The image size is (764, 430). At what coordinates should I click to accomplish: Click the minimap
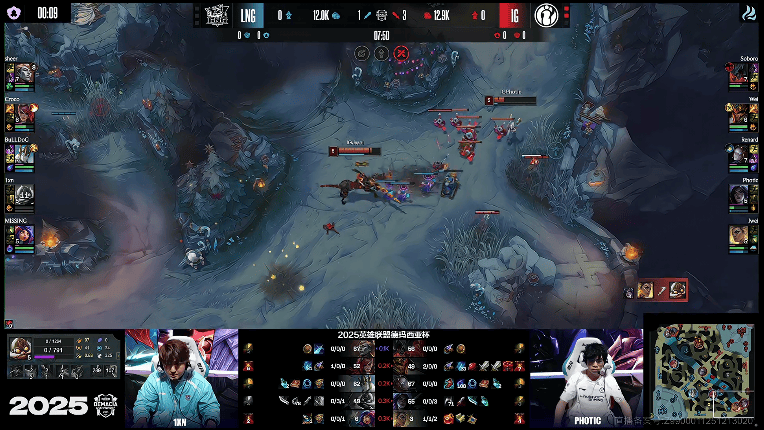point(701,371)
